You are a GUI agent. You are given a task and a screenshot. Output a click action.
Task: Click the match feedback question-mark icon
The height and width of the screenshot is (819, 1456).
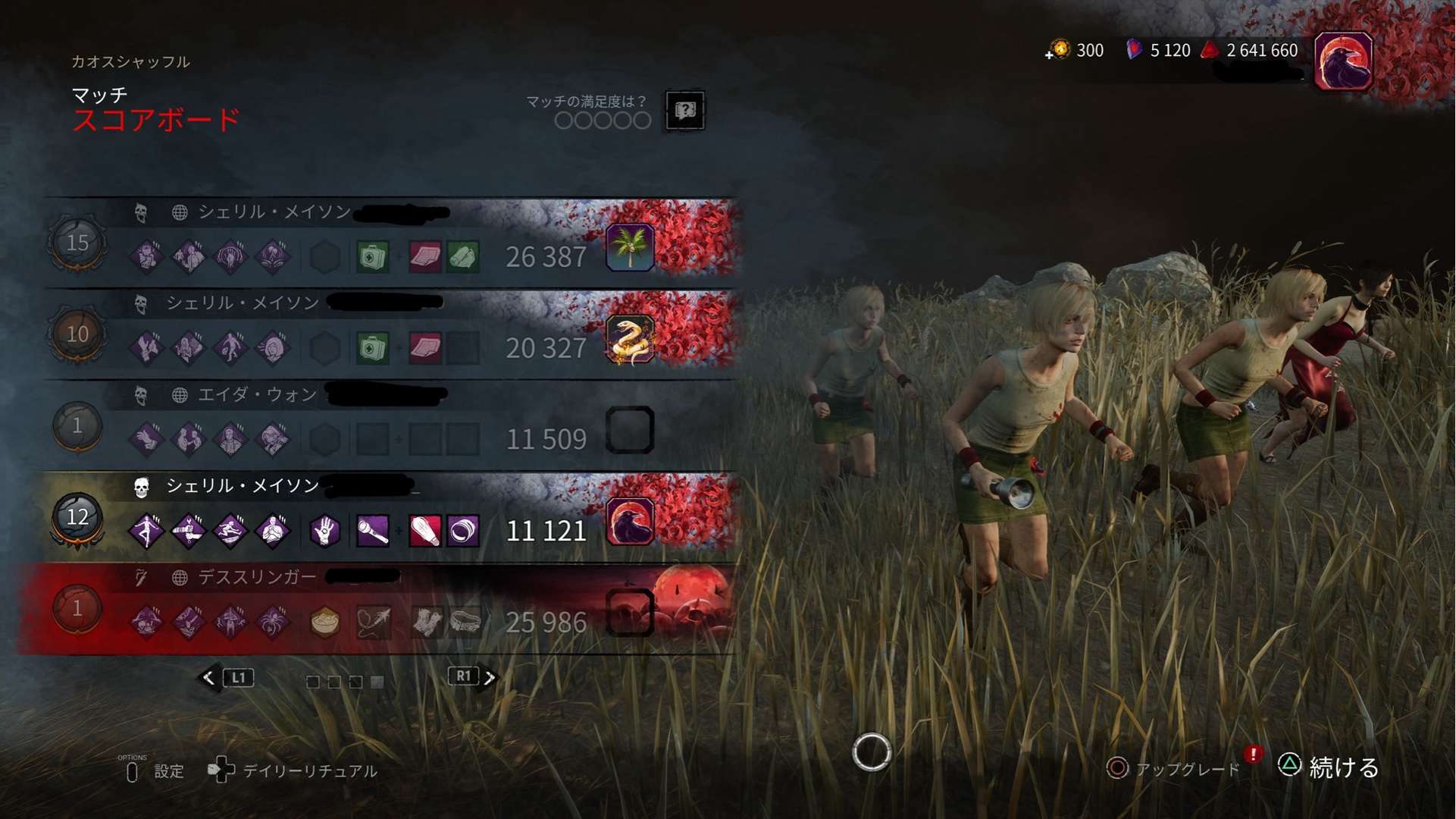684,111
